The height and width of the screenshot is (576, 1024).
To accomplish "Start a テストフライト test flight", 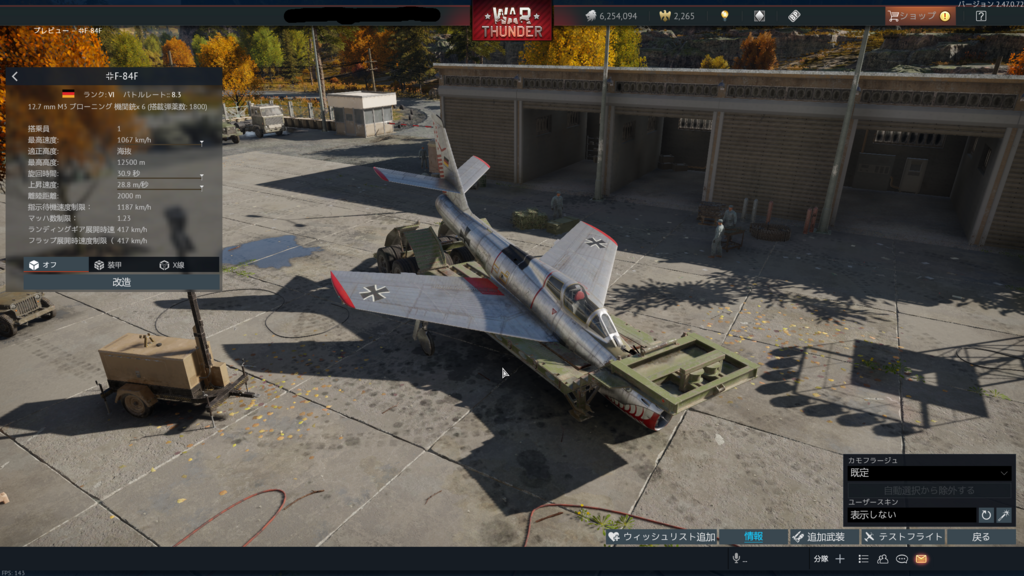I will [903, 537].
